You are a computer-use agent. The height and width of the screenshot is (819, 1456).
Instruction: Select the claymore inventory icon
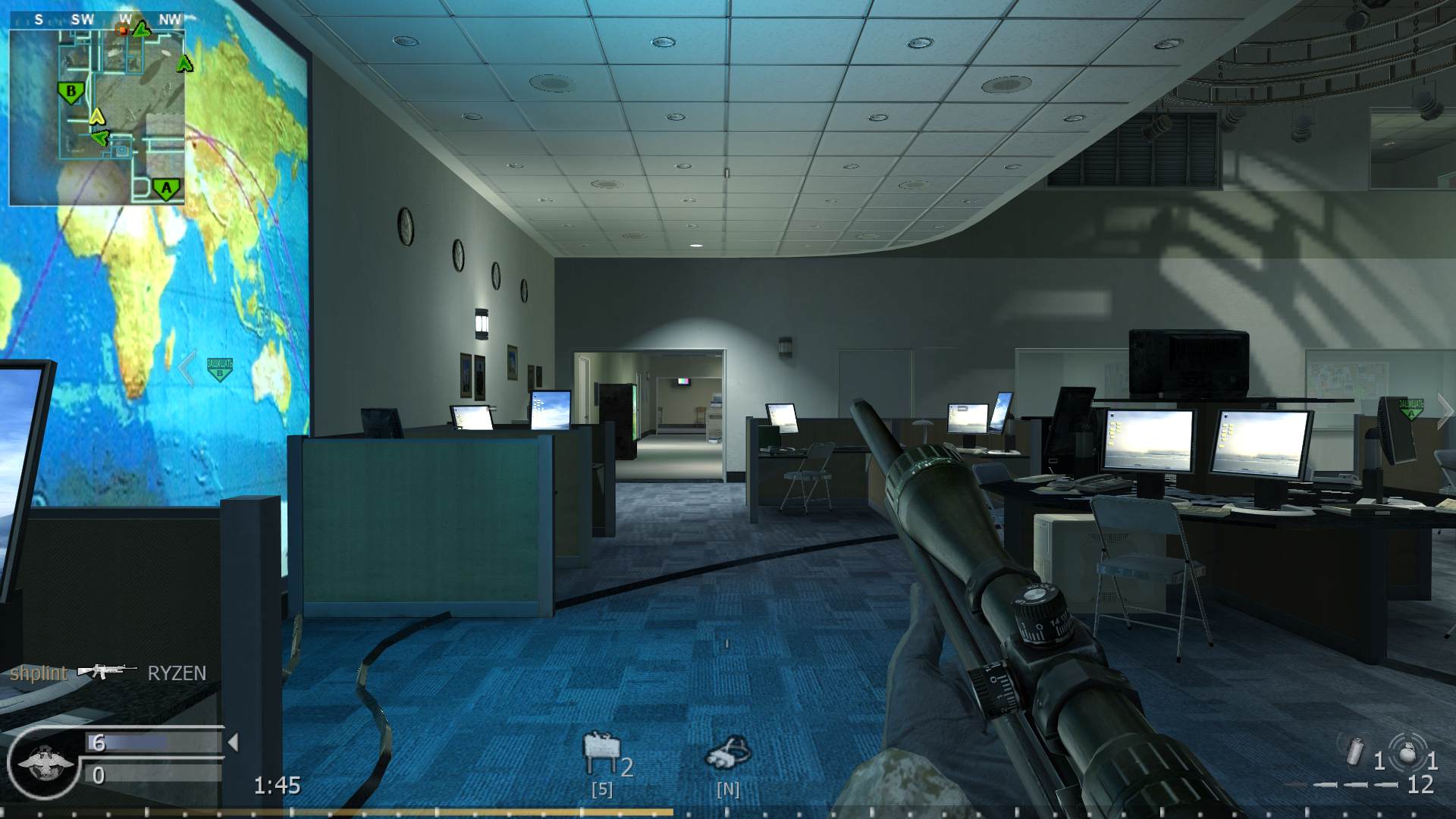(x=599, y=752)
